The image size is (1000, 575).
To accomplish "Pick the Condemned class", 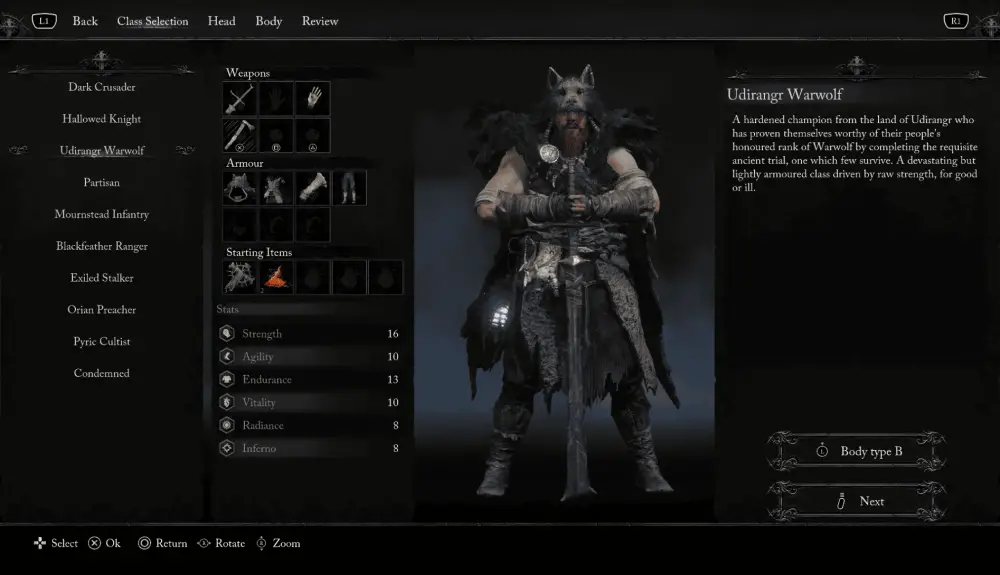I will 102,374.
